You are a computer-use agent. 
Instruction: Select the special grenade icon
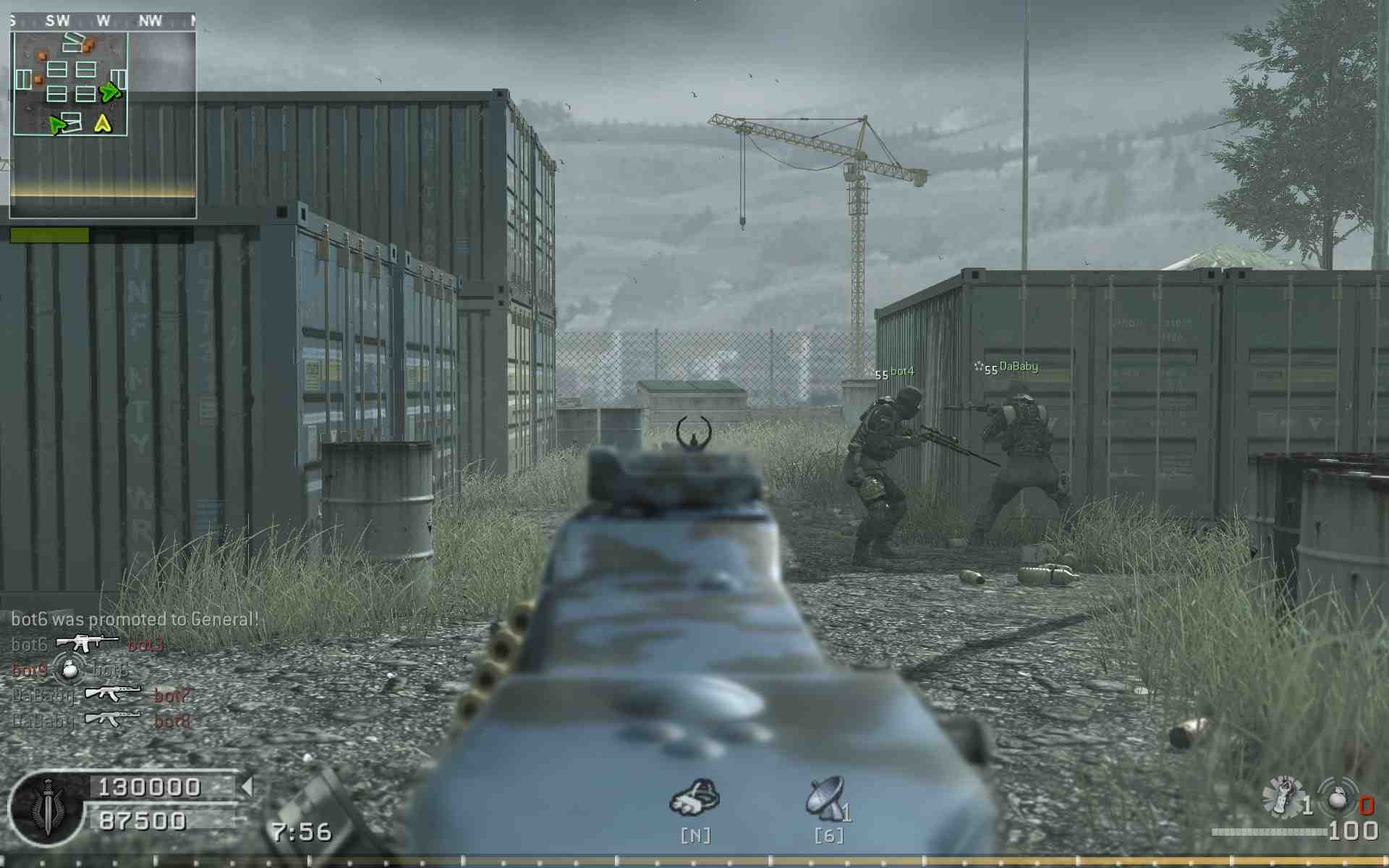pyautogui.click(x=1282, y=798)
